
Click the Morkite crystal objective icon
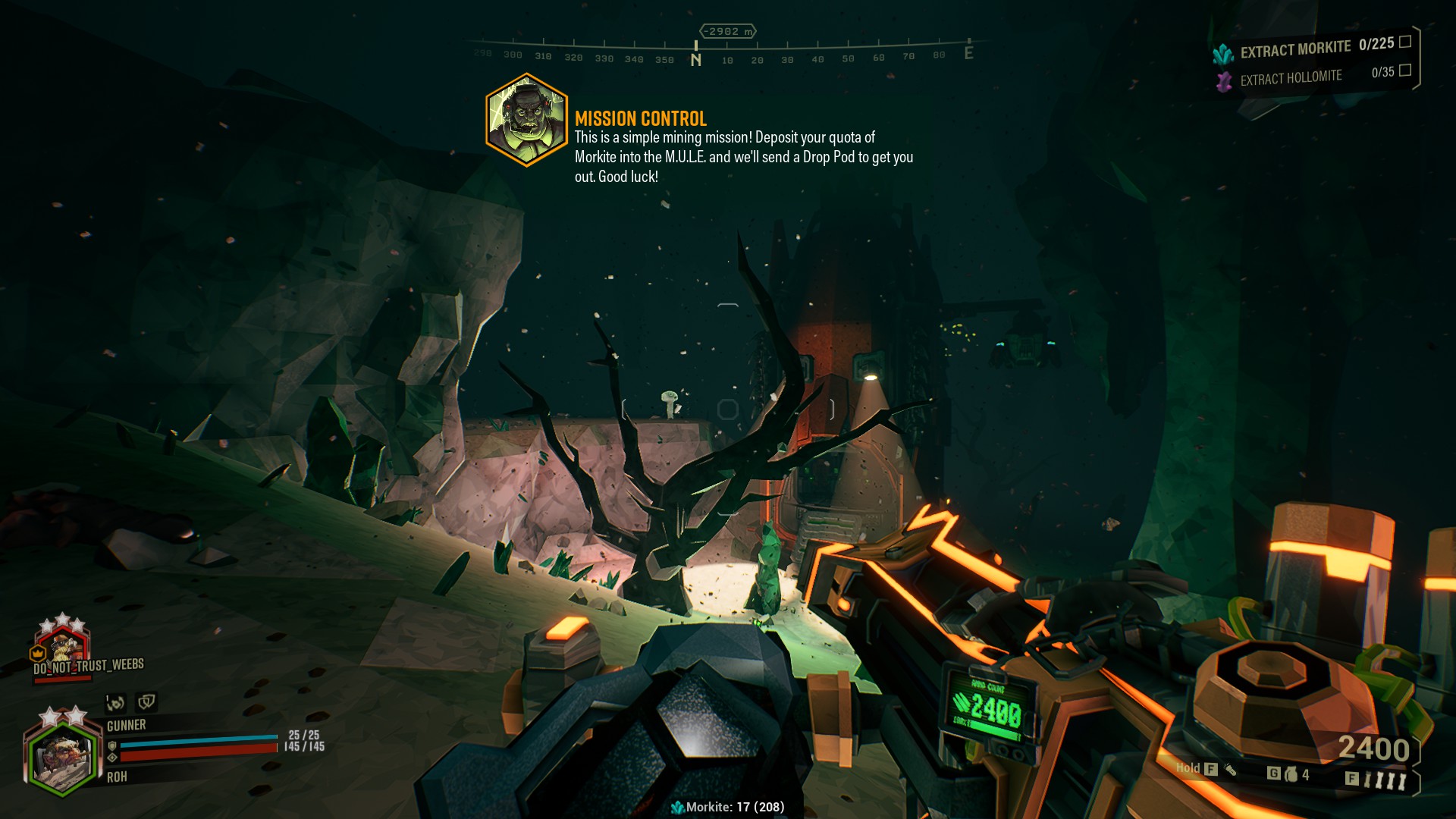click(x=1222, y=54)
